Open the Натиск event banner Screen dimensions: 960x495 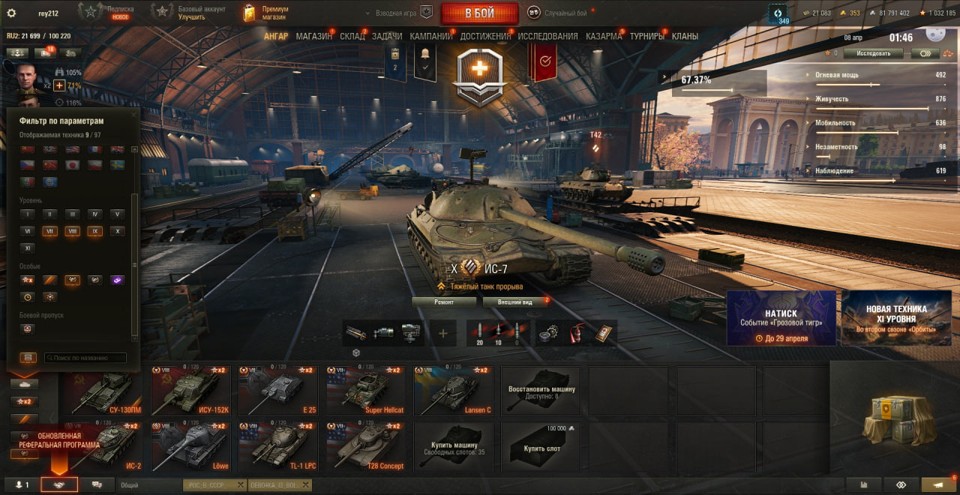tap(781, 318)
